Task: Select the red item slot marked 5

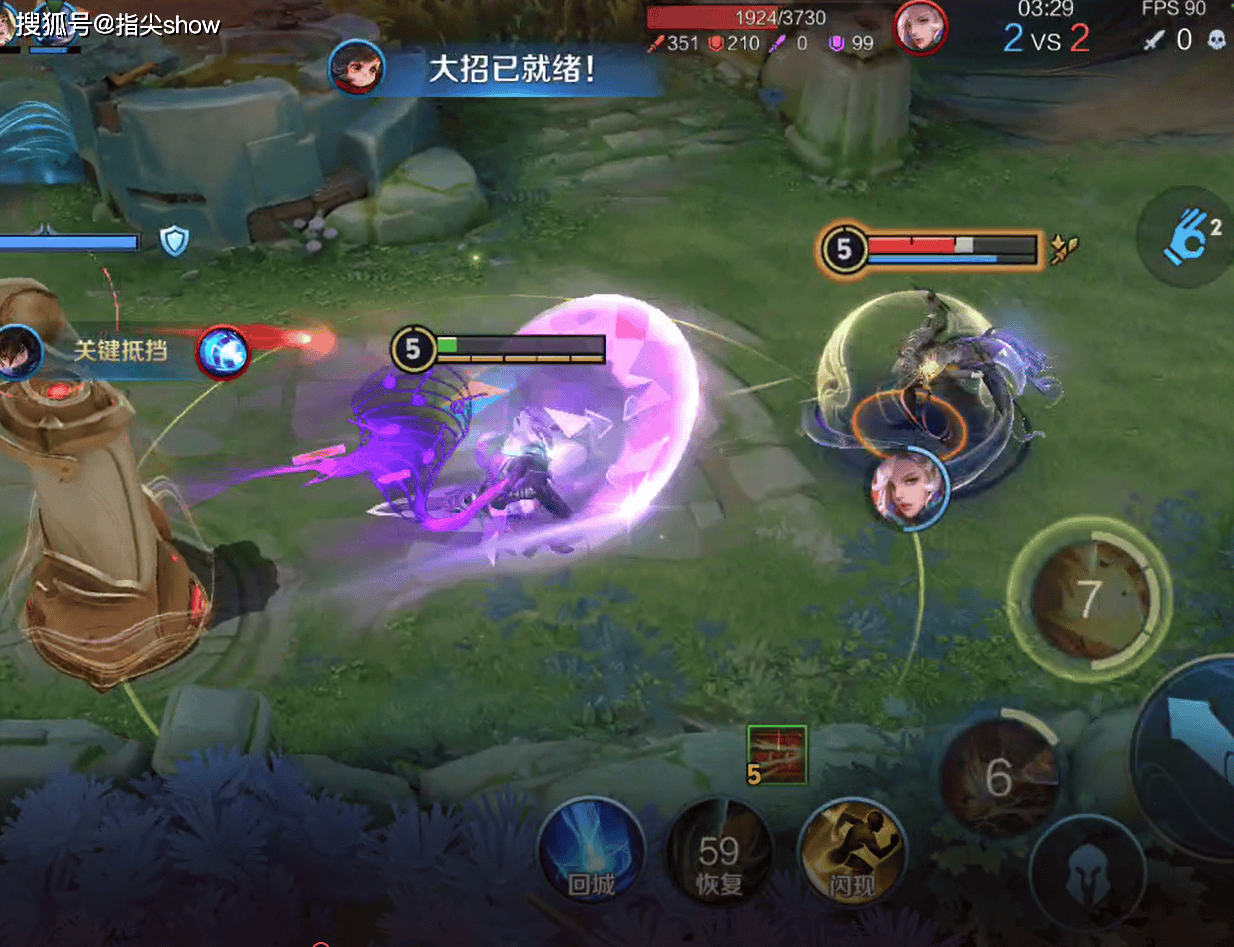Action: click(x=777, y=754)
